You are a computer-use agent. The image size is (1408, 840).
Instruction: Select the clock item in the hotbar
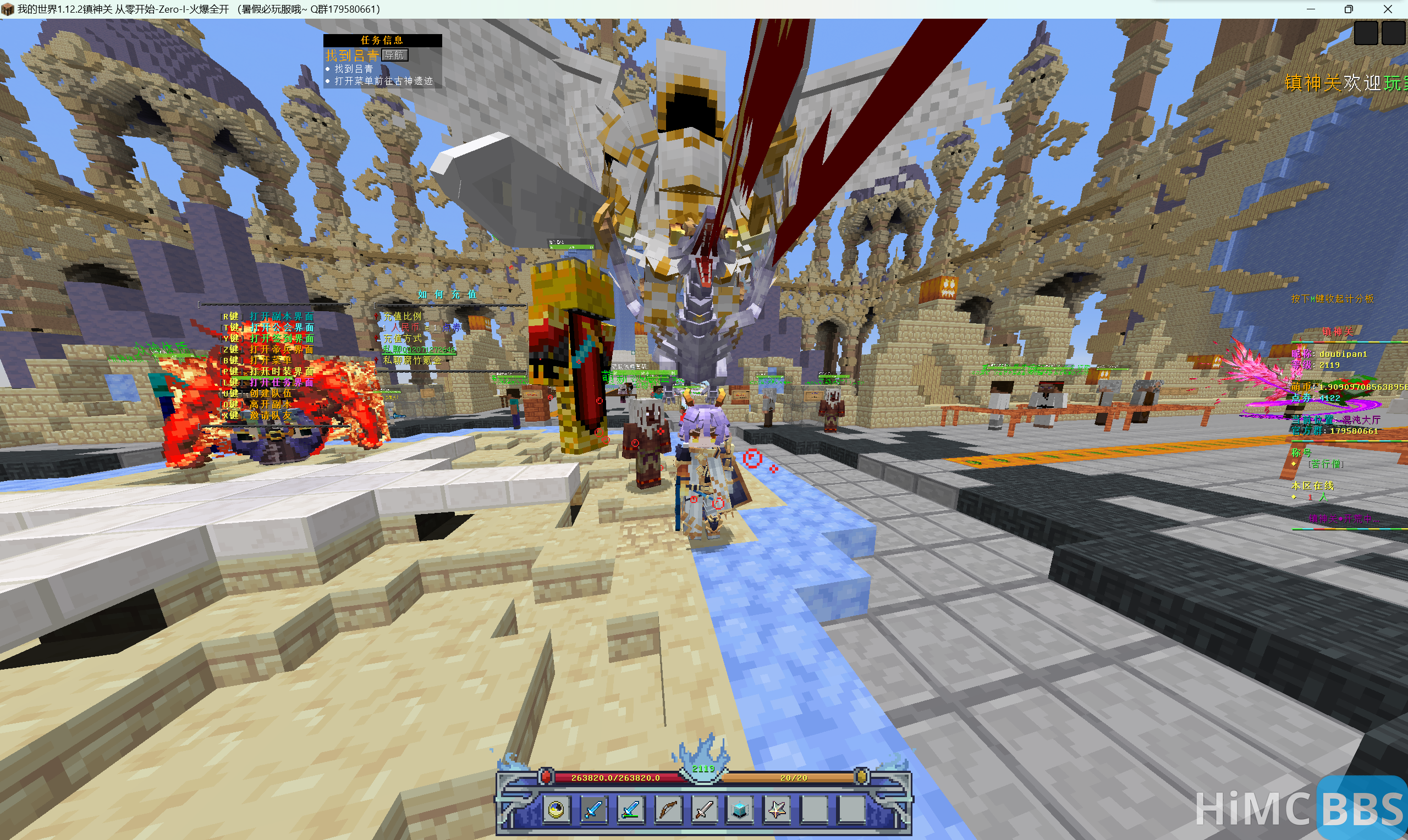point(556,809)
